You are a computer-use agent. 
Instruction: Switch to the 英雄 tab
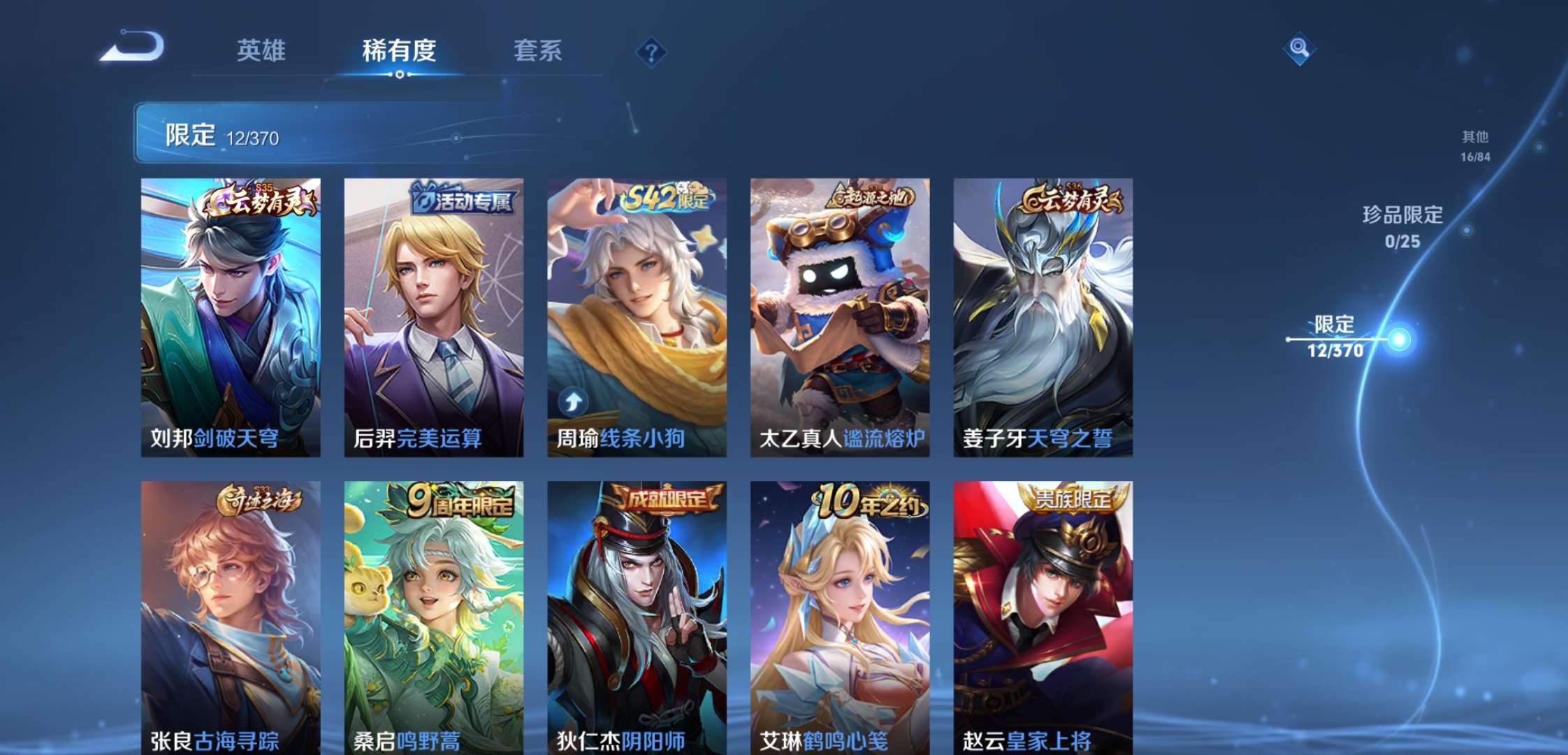263,51
